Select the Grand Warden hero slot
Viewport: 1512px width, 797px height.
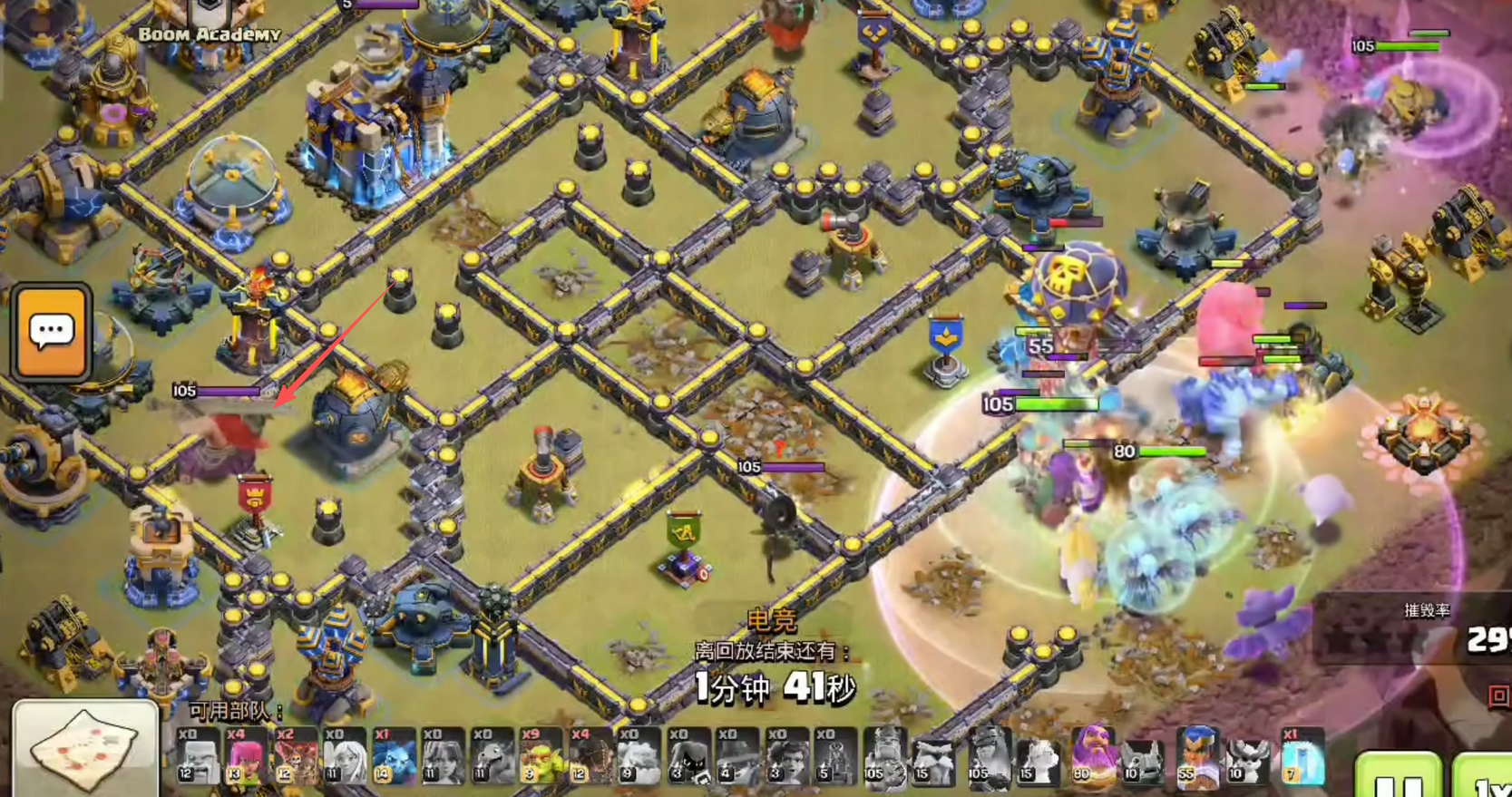[x=1094, y=755]
